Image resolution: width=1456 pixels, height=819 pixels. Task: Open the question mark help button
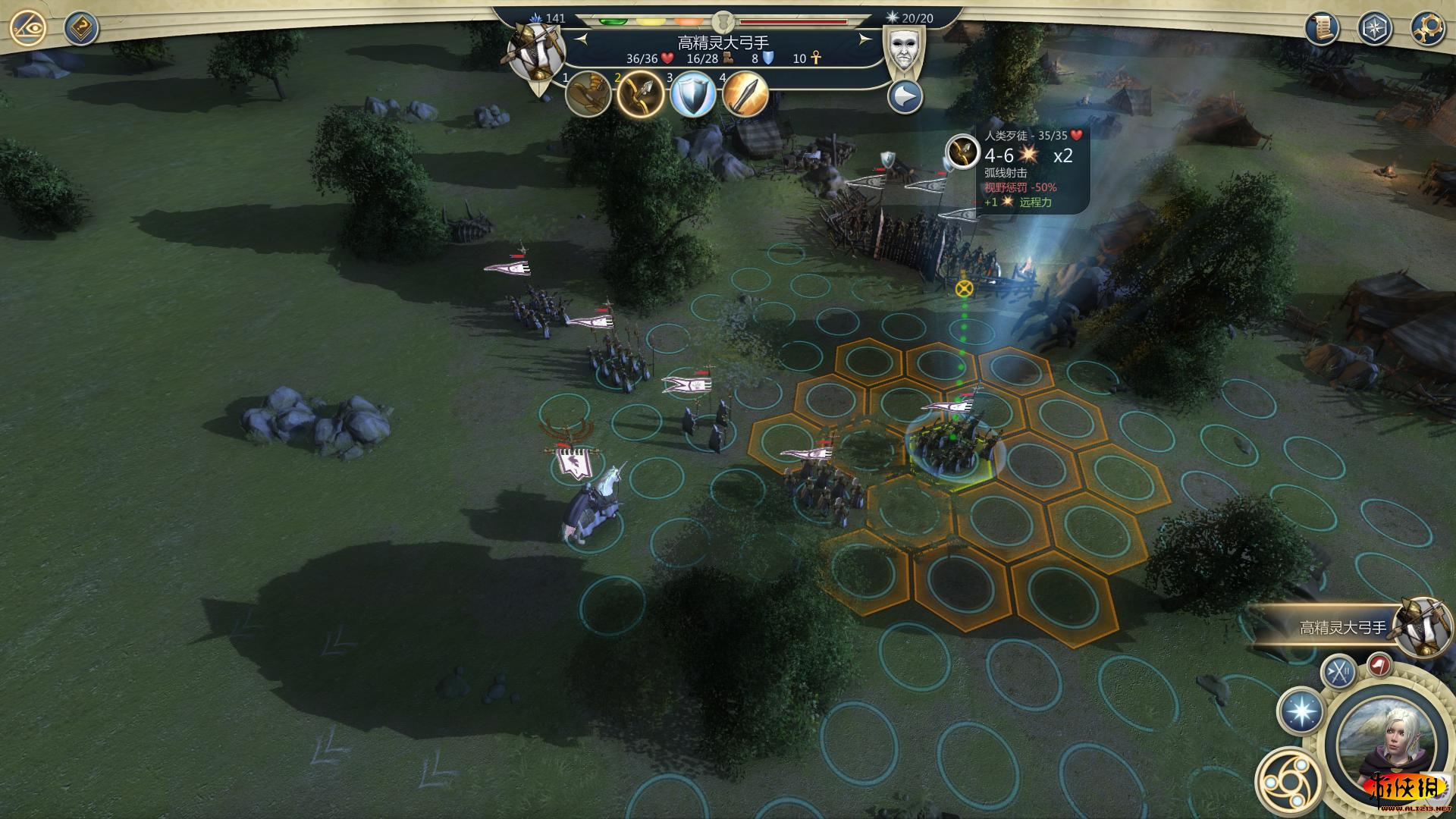click(x=80, y=29)
